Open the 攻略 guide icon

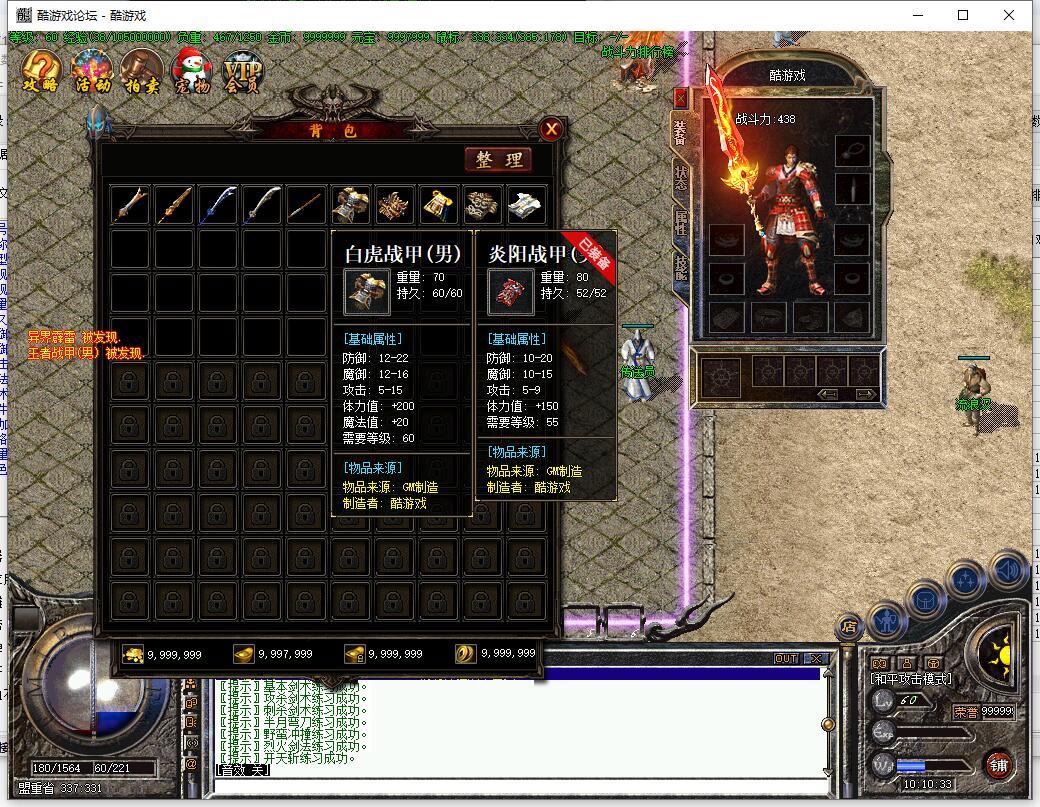40,72
